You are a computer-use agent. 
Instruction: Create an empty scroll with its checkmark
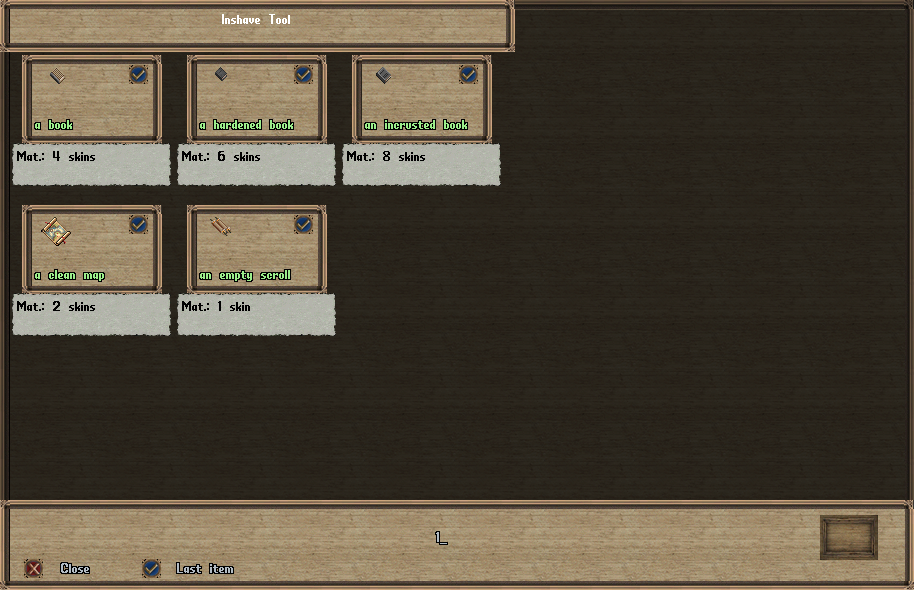click(303, 224)
